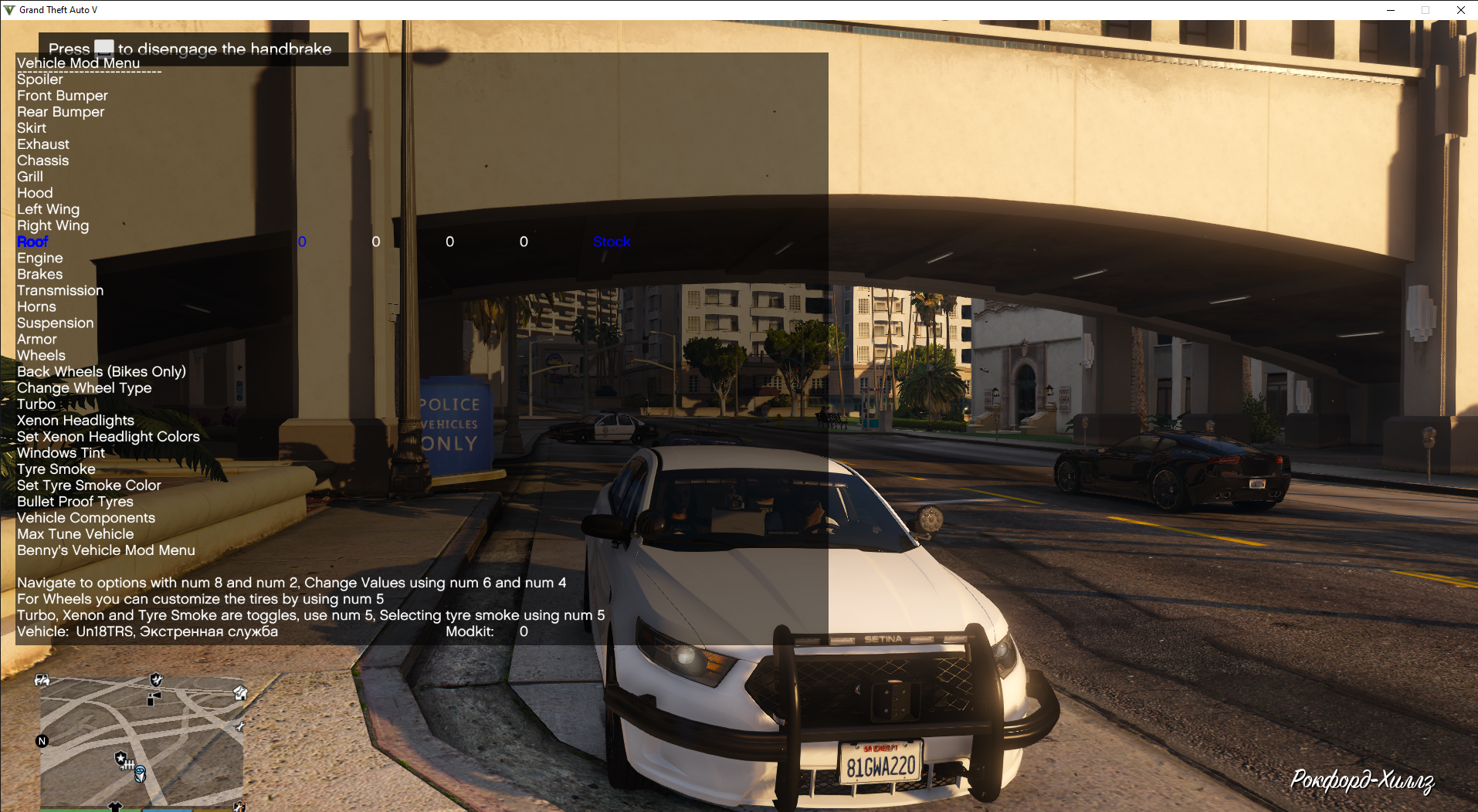Select the highlighted Roof entry
The height and width of the screenshot is (812, 1478).
click(x=32, y=242)
